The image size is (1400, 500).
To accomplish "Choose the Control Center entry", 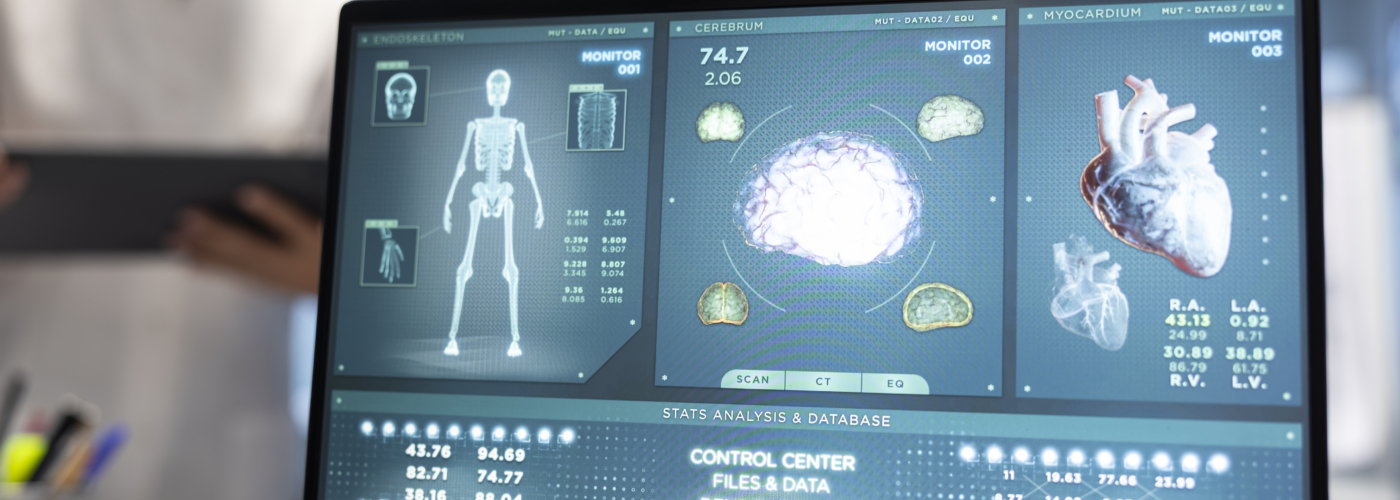I will (x=772, y=461).
